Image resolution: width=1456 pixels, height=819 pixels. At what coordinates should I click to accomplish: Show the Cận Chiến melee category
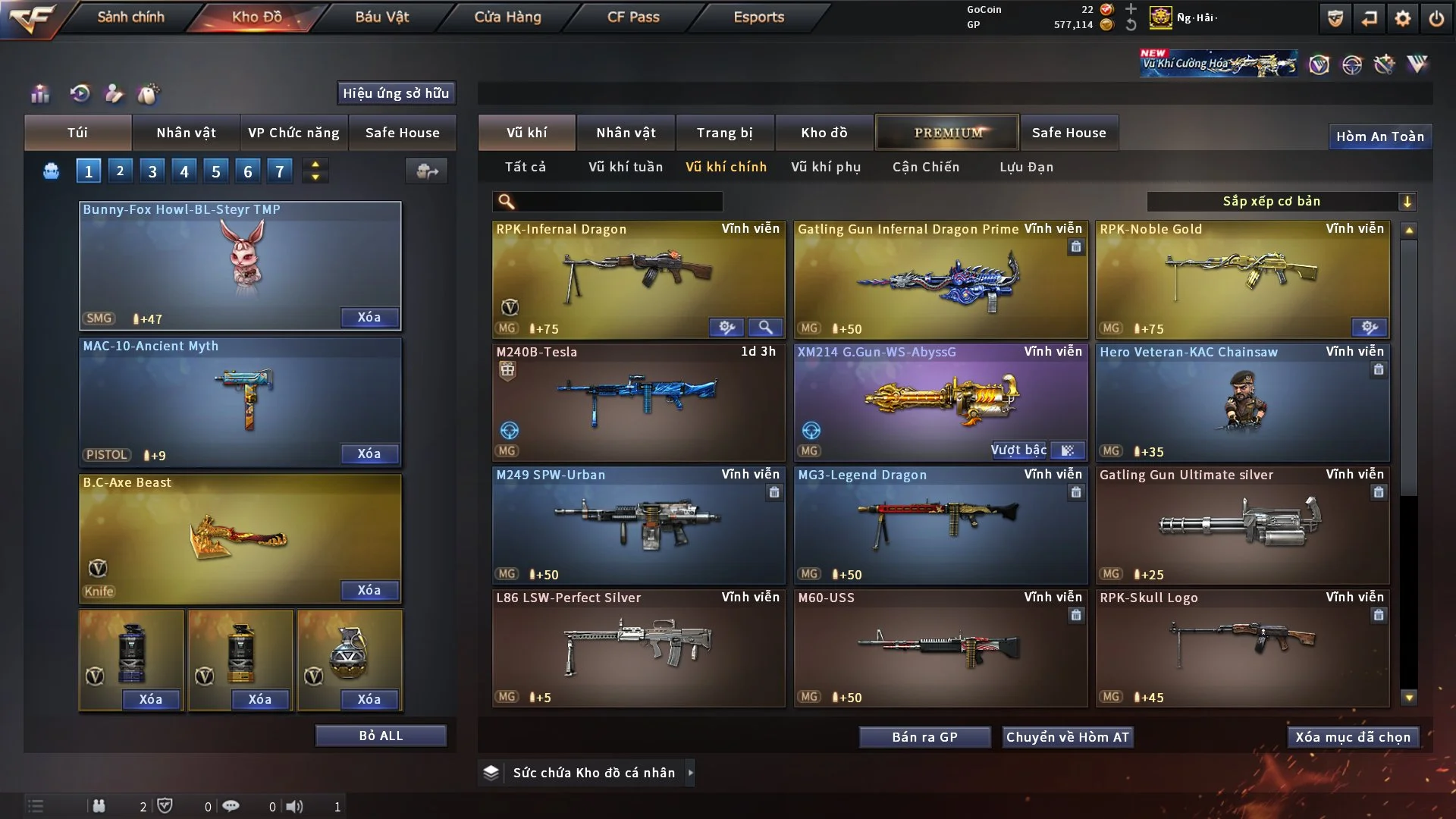coord(925,167)
